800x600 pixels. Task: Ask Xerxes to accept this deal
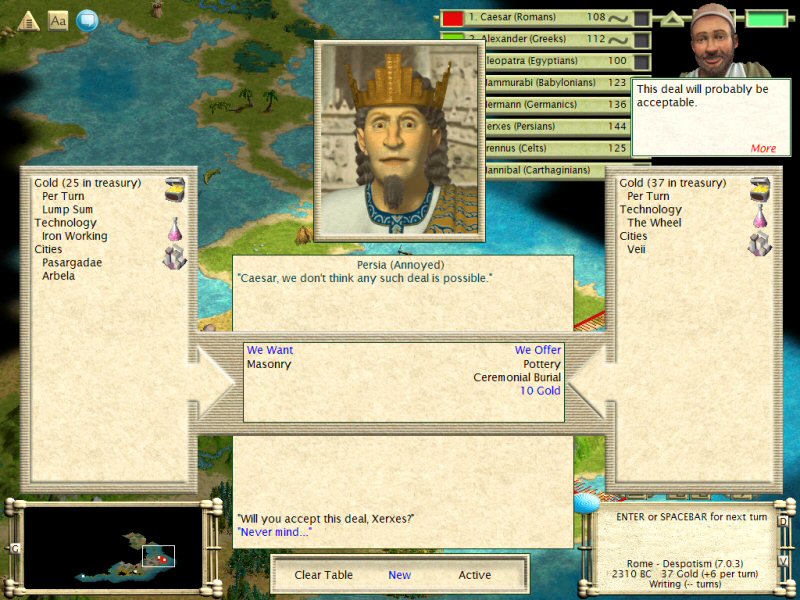point(325,518)
